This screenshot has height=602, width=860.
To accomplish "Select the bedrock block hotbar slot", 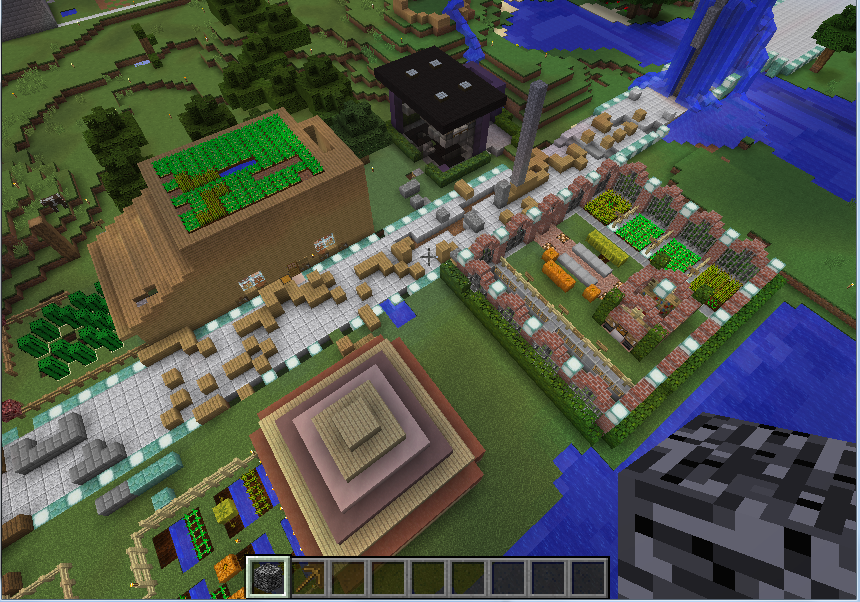I will [268, 577].
